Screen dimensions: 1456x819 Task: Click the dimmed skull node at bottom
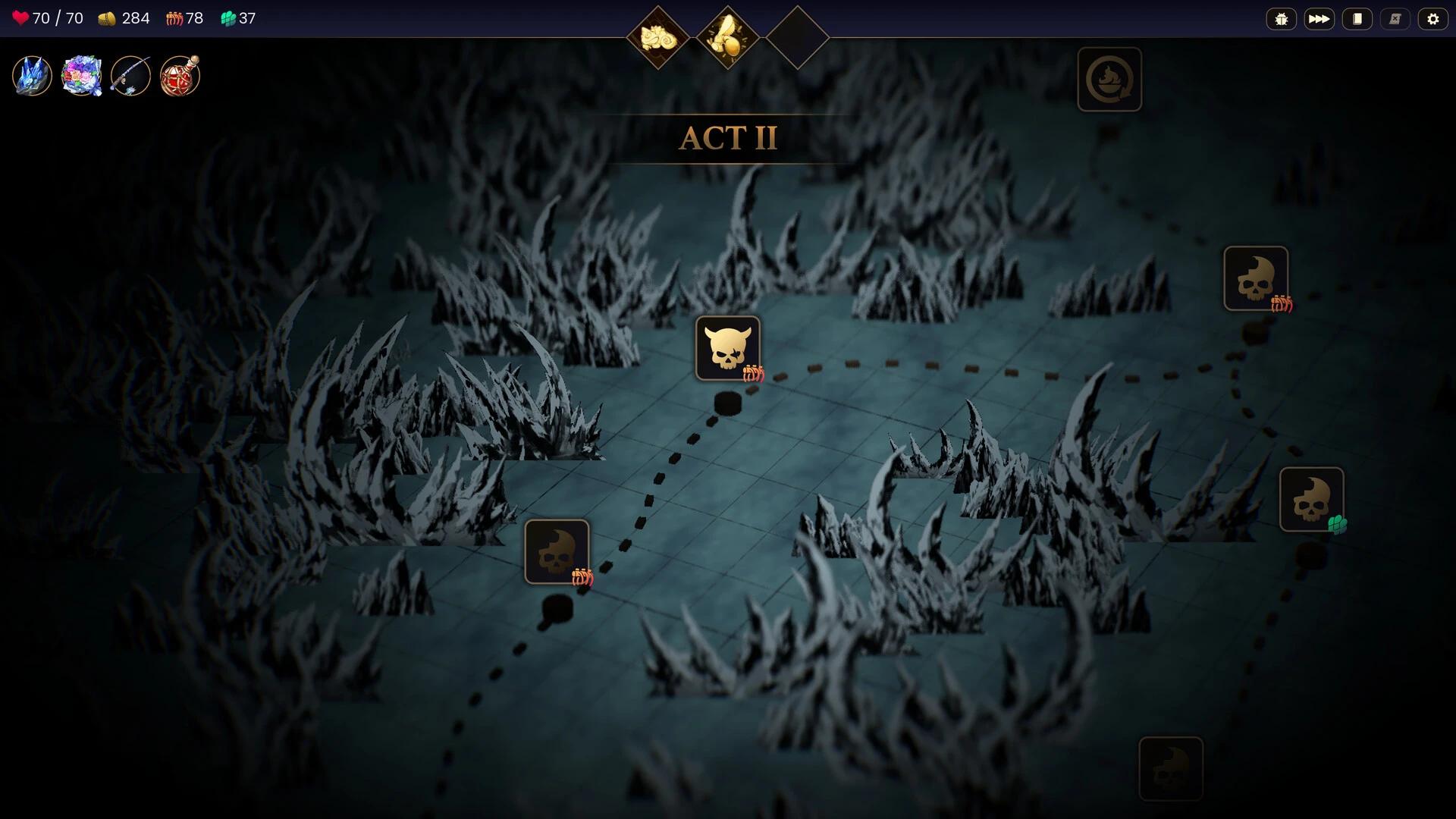click(1172, 769)
